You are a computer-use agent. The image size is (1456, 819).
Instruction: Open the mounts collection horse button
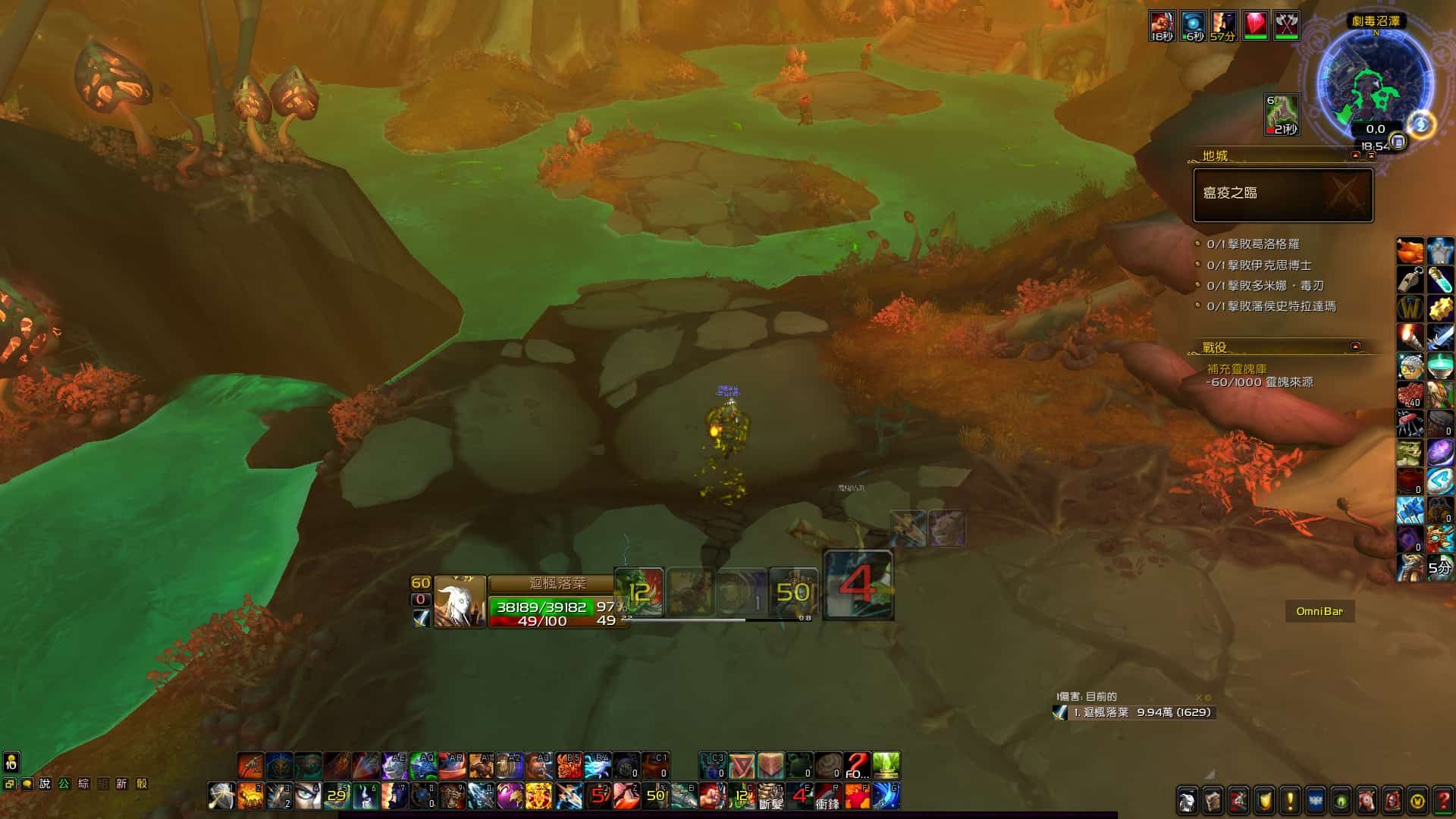coord(1367,801)
